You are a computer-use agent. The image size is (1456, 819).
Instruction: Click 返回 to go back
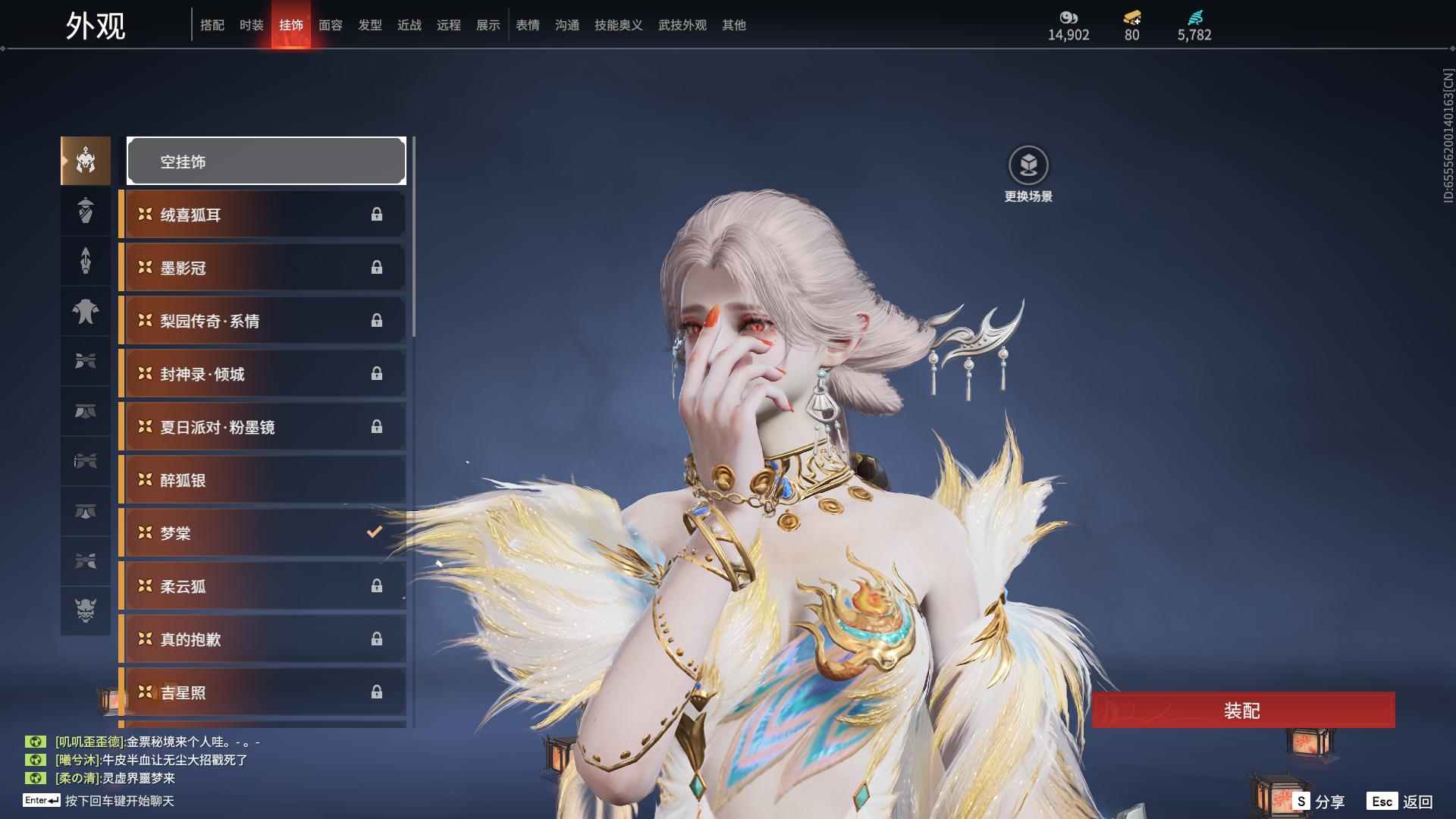[x=1400, y=802]
